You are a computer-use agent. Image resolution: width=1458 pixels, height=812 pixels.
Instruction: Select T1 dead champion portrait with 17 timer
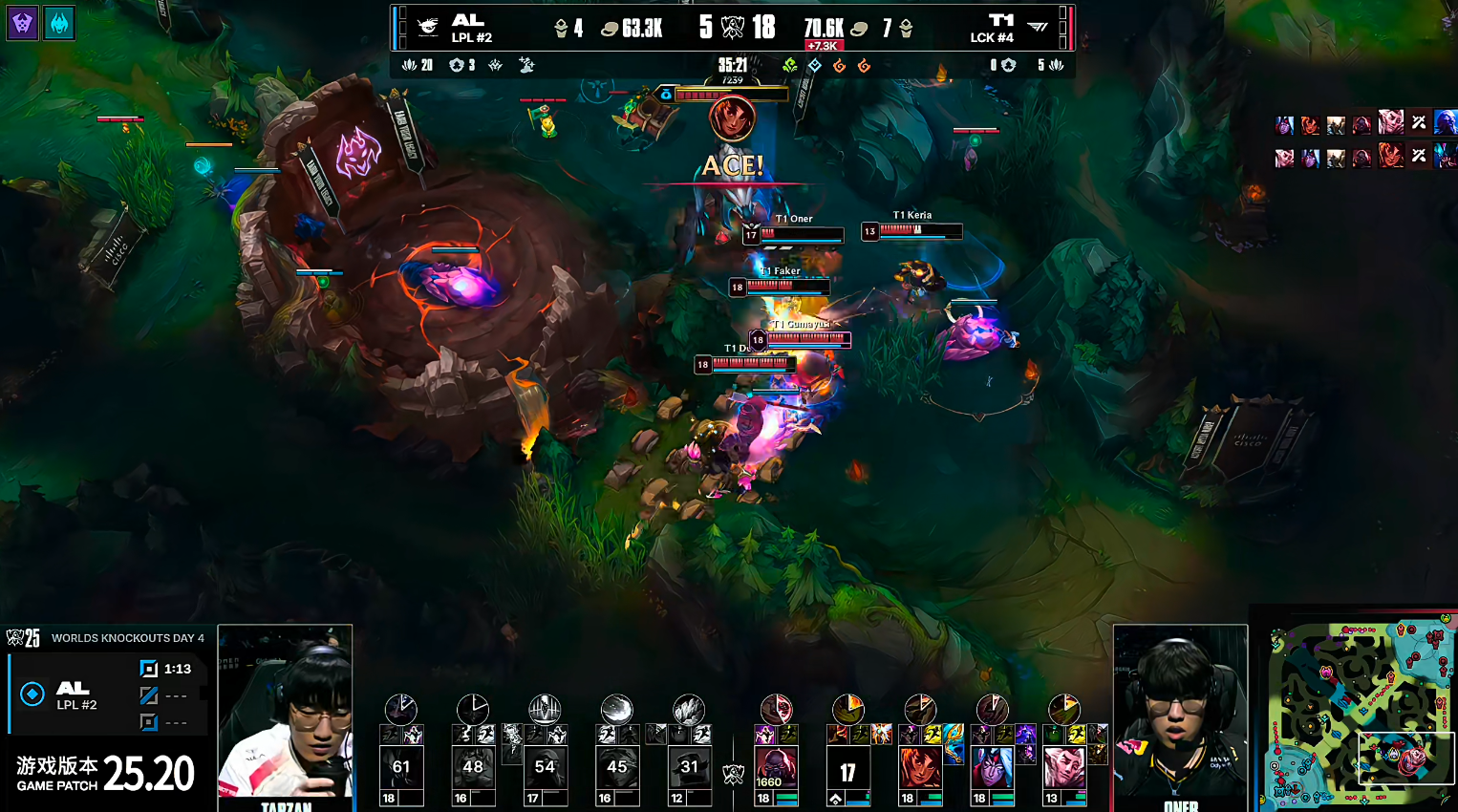[x=847, y=770]
